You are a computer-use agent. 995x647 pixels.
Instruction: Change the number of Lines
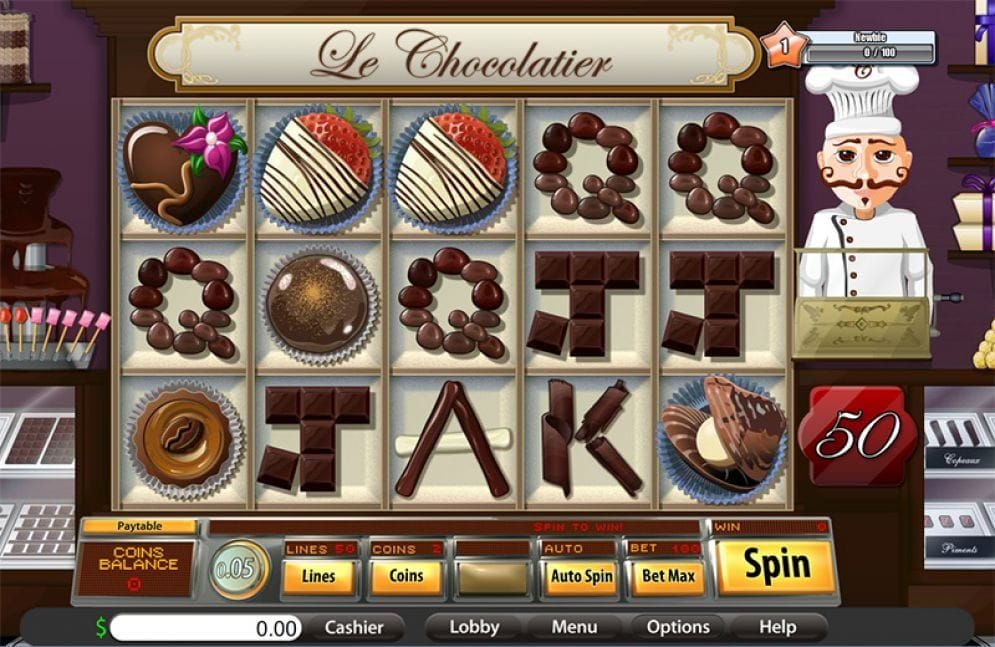pos(319,576)
